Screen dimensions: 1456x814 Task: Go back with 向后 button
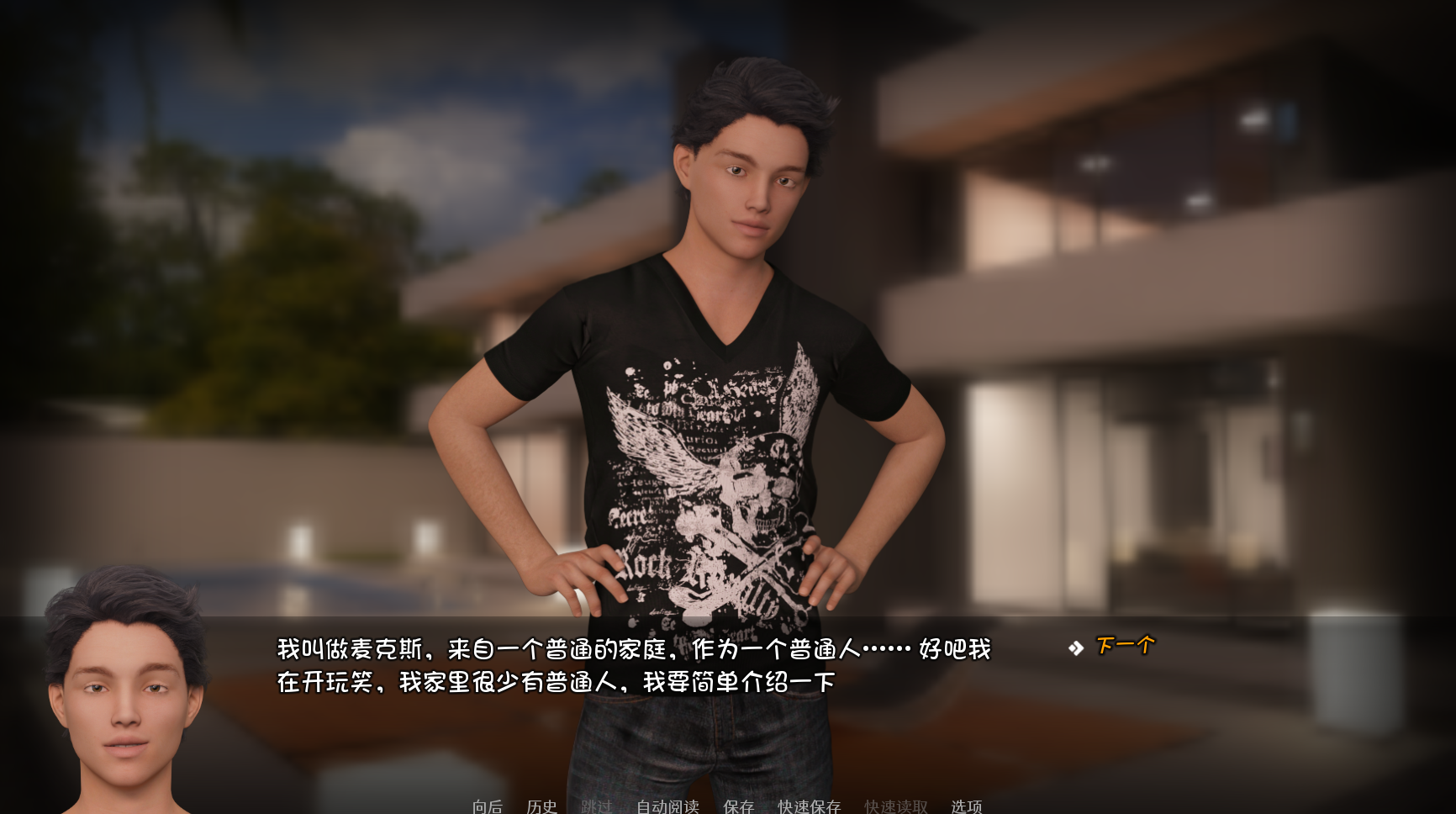[x=488, y=806]
